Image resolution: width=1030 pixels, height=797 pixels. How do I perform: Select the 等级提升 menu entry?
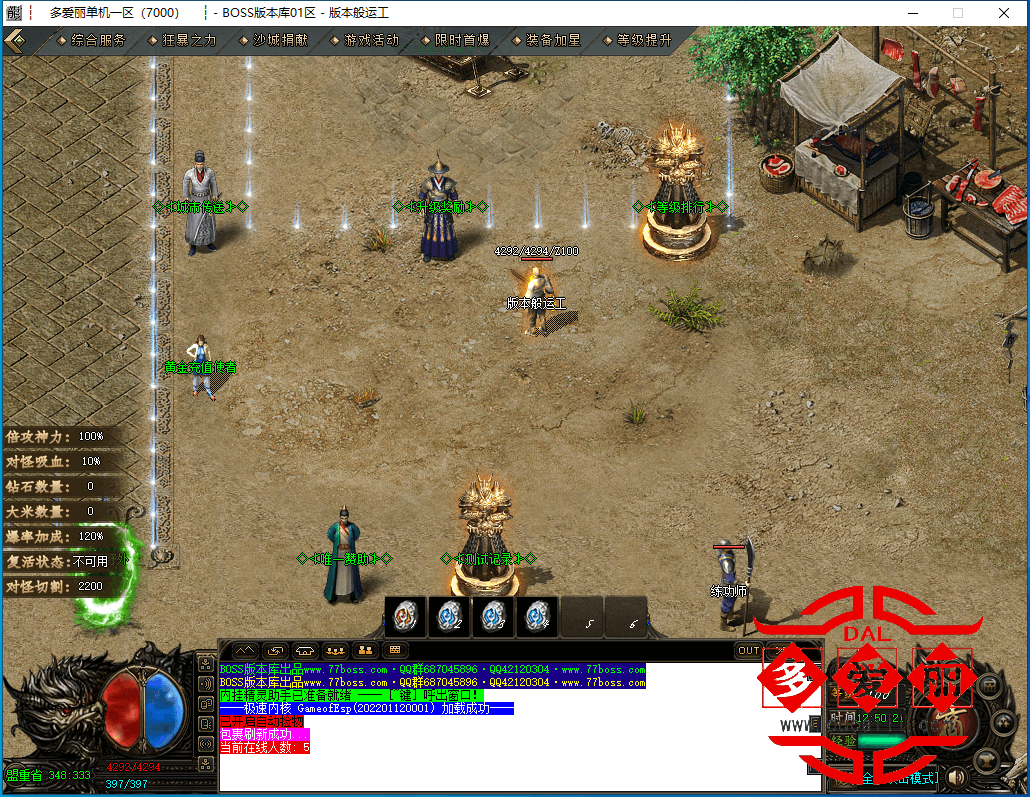pos(643,41)
